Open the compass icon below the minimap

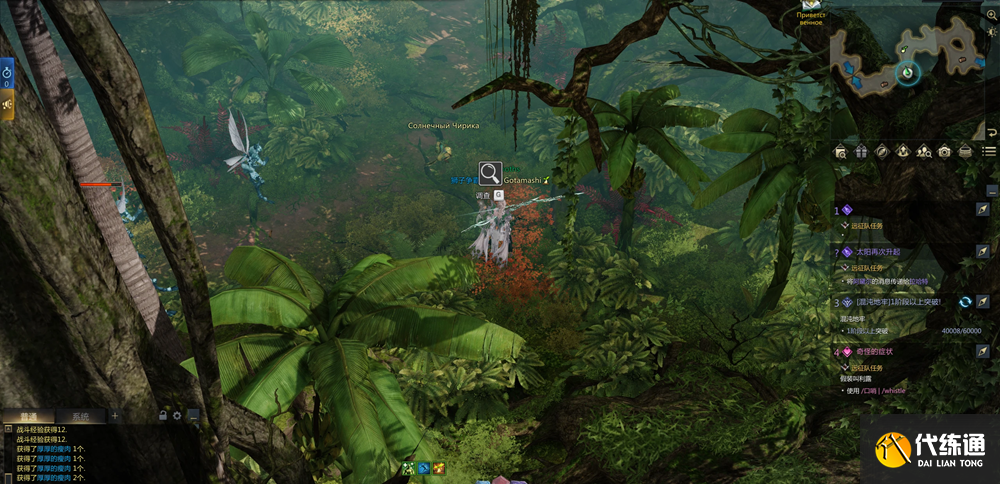click(881, 152)
